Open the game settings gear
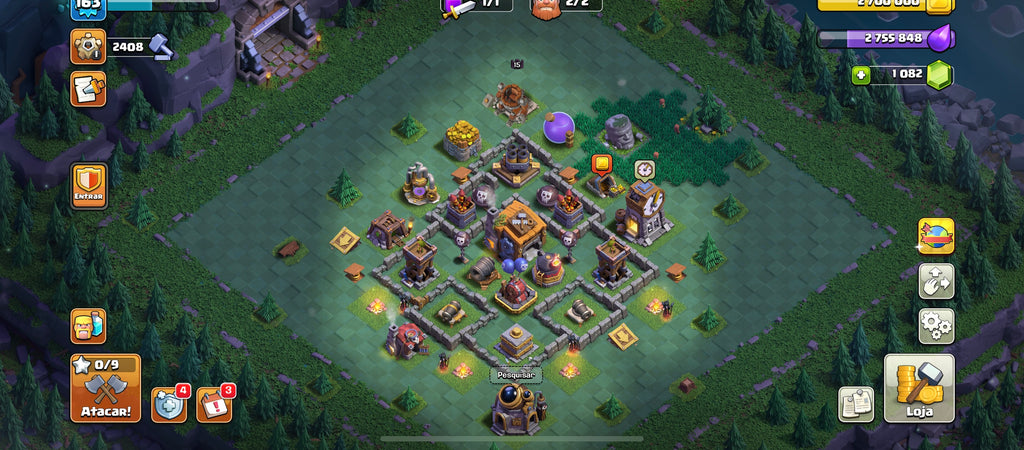Viewport: 1024px width, 450px height. point(936,326)
